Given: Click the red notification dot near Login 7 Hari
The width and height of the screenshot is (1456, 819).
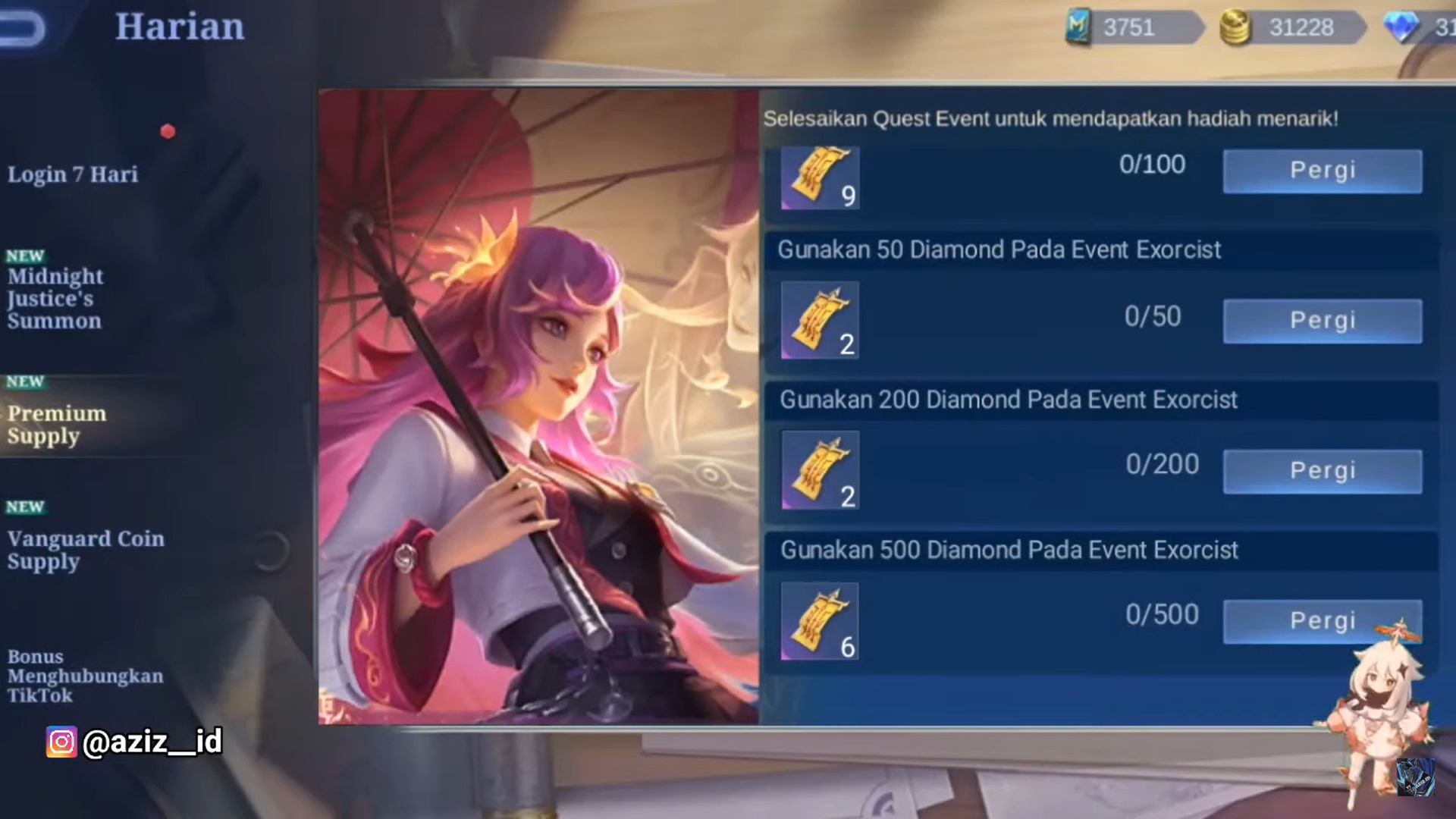Looking at the screenshot, I should 168,132.
